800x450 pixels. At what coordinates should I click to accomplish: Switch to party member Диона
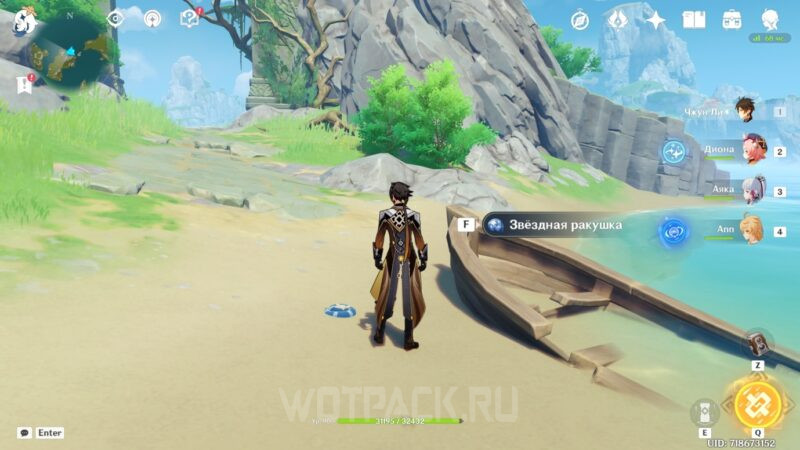[x=752, y=149]
